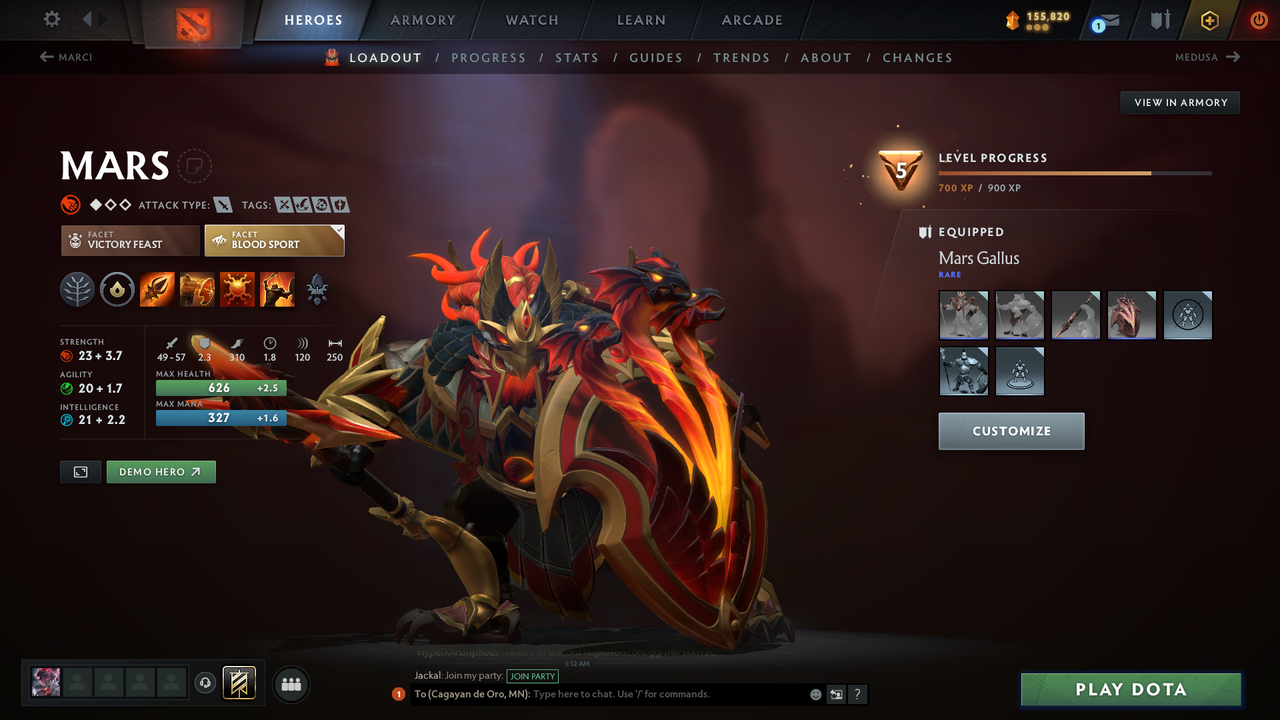Select the Arena of Blood ultimate icon

tap(277, 289)
